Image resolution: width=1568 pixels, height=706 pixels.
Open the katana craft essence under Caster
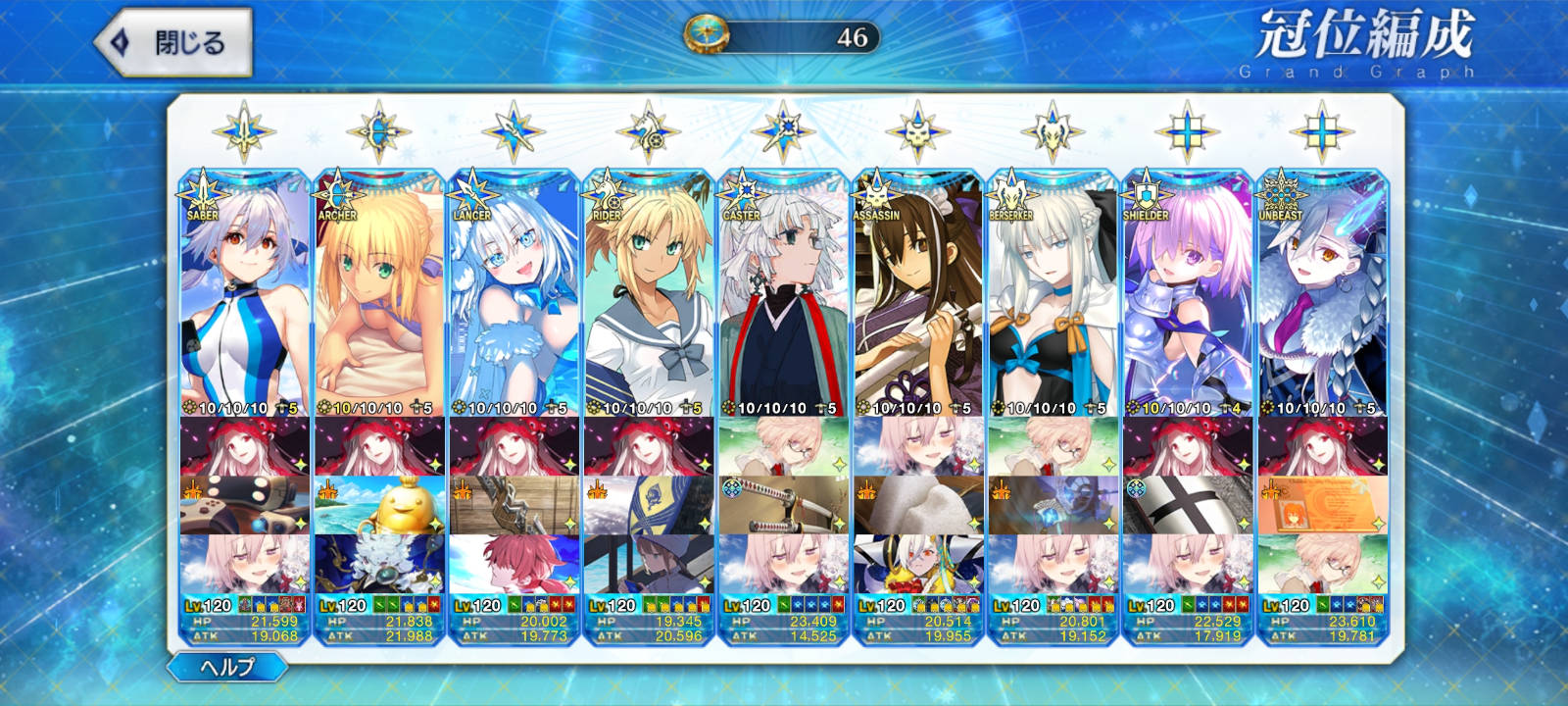(x=783, y=505)
